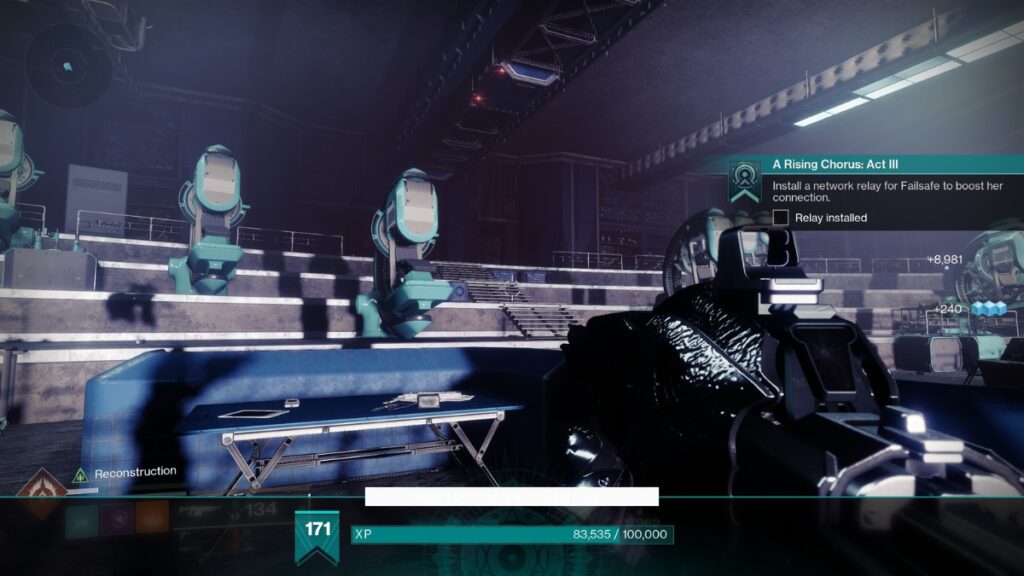Click the Reconstruction perk buff icon
1024x576 pixels.
pos(81,474)
